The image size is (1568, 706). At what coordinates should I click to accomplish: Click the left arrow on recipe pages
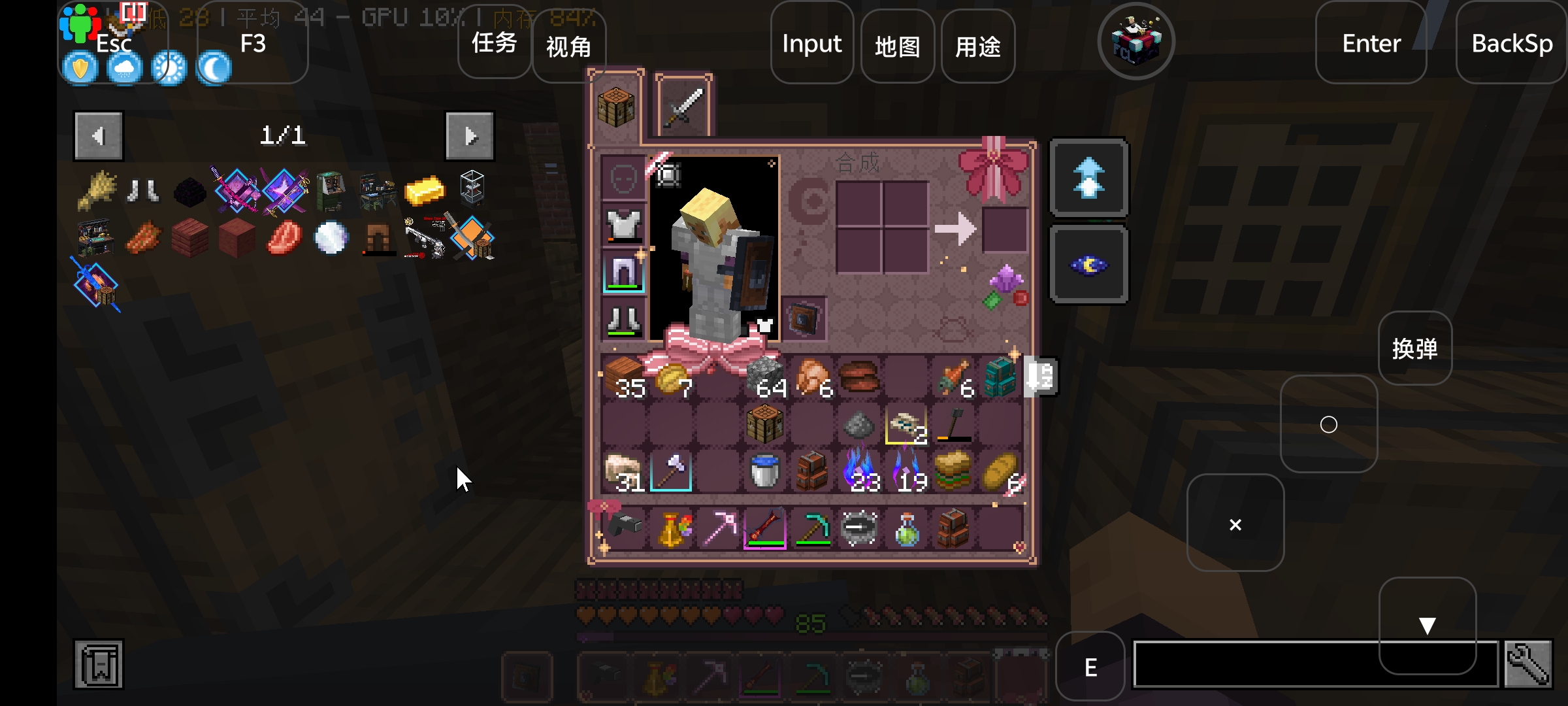click(98, 135)
